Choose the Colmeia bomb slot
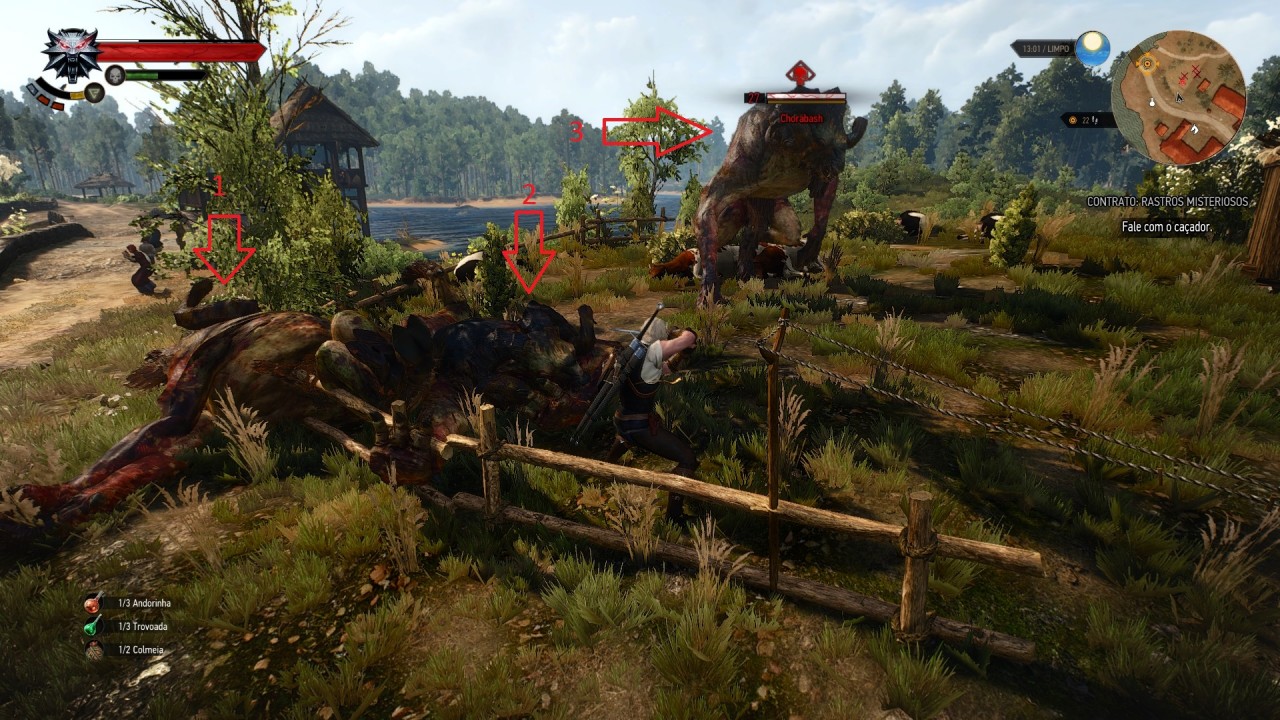Image resolution: width=1280 pixels, height=720 pixels. (x=93, y=650)
